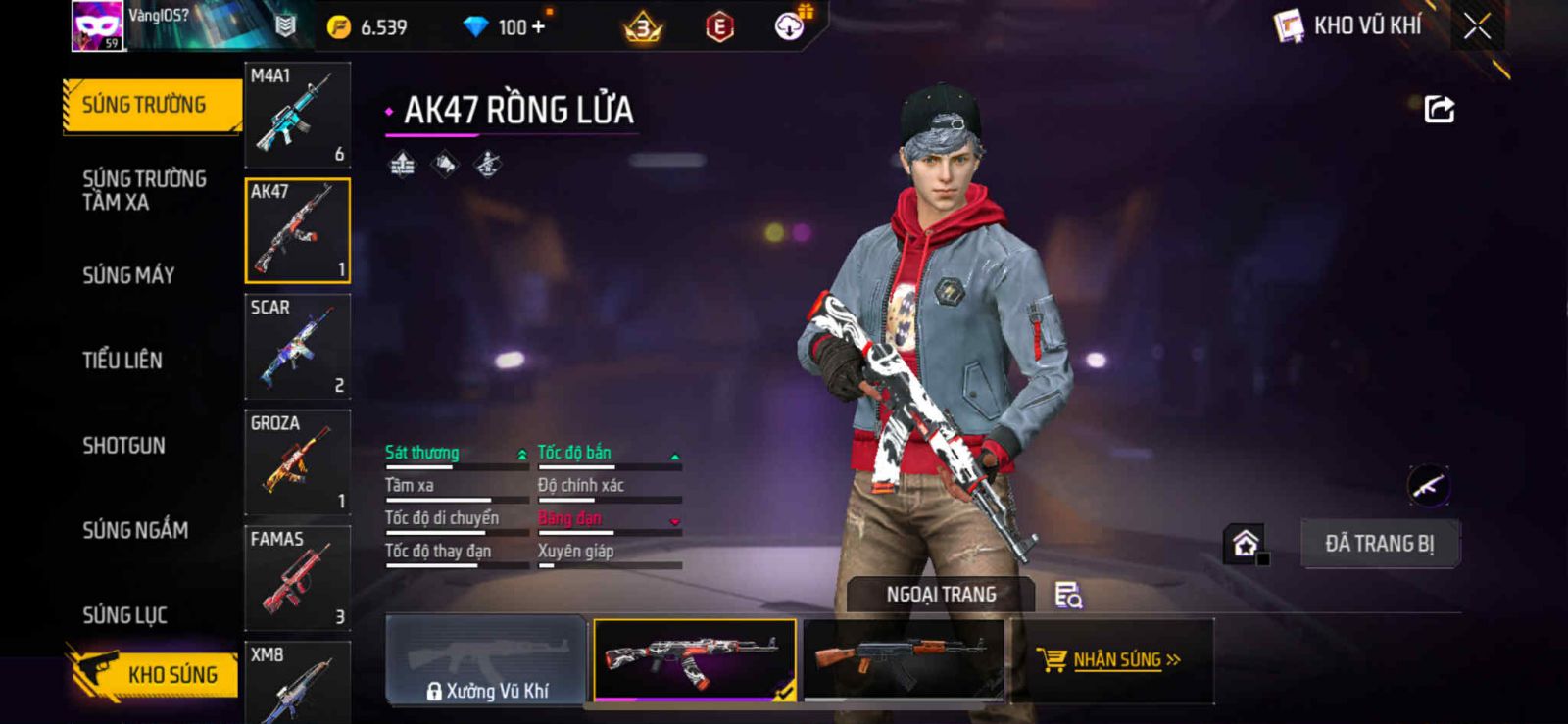
Task: Open the Súng Ngắm category
Action: [135, 530]
